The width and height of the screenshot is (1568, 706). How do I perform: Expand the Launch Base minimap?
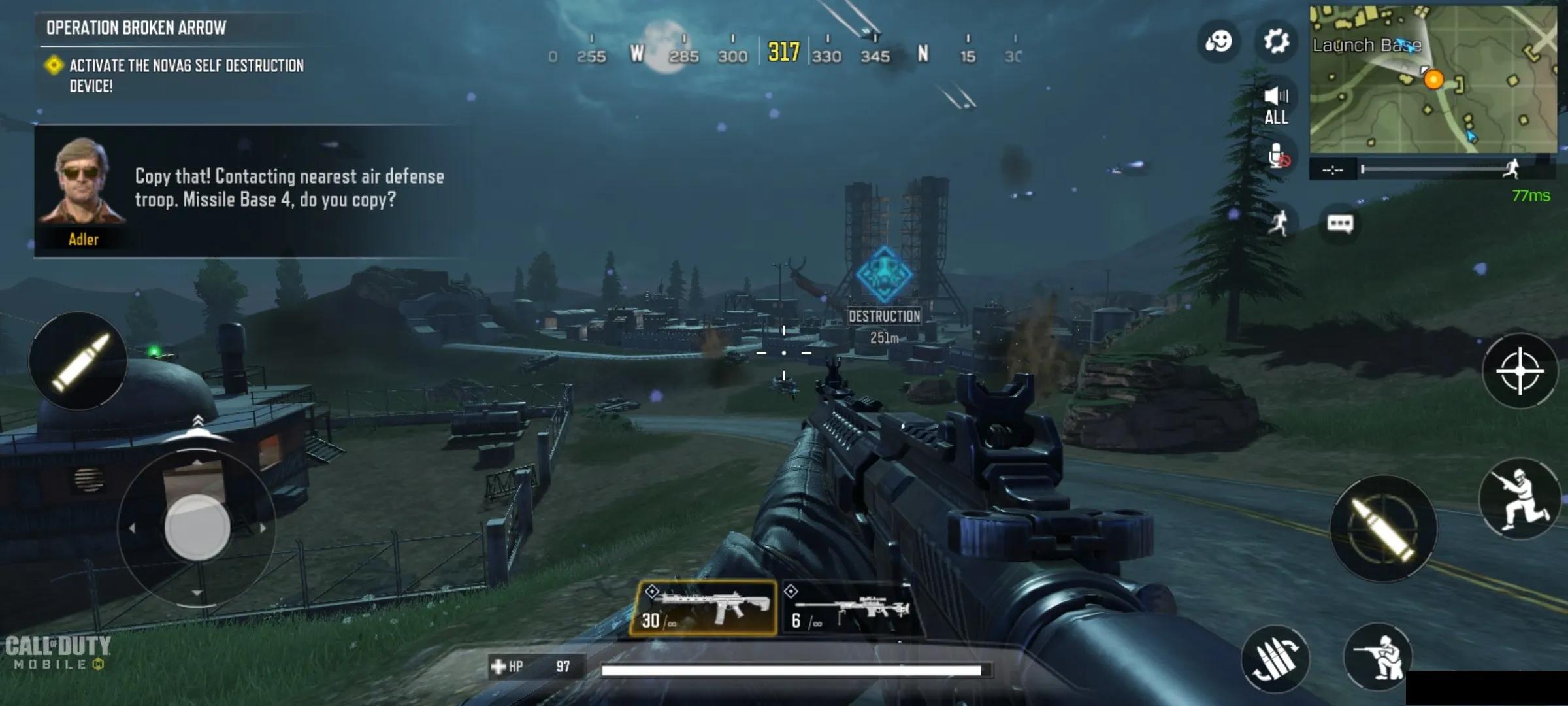click(x=1432, y=80)
